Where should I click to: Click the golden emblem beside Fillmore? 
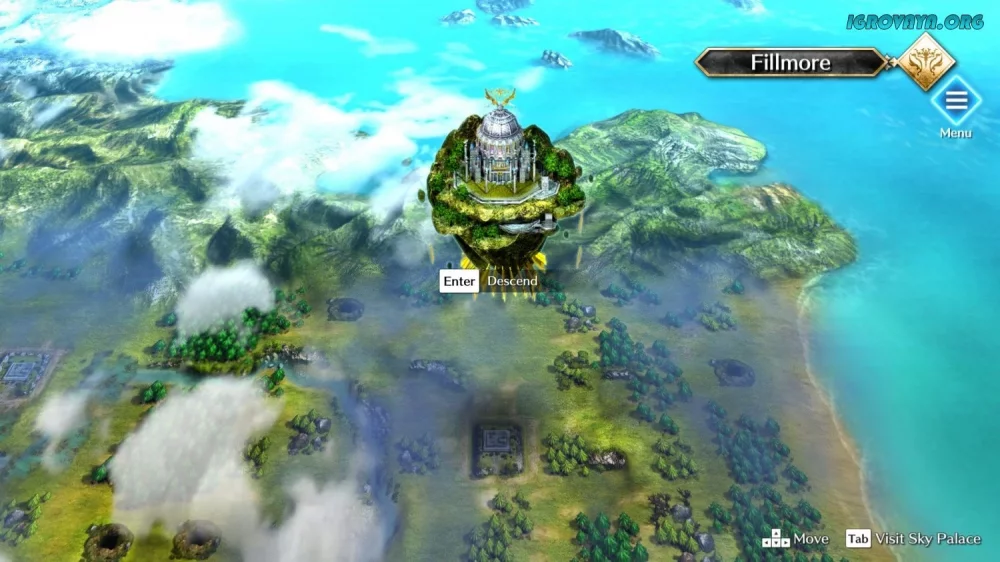(x=925, y=61)
